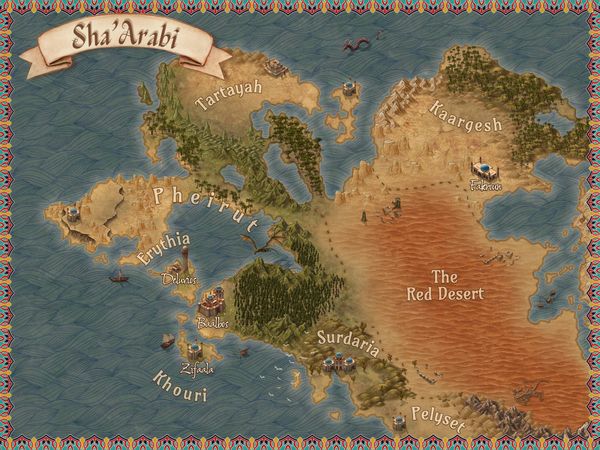
Task: Choose the Baalbes fortress on the map
Action: (212, 301)
